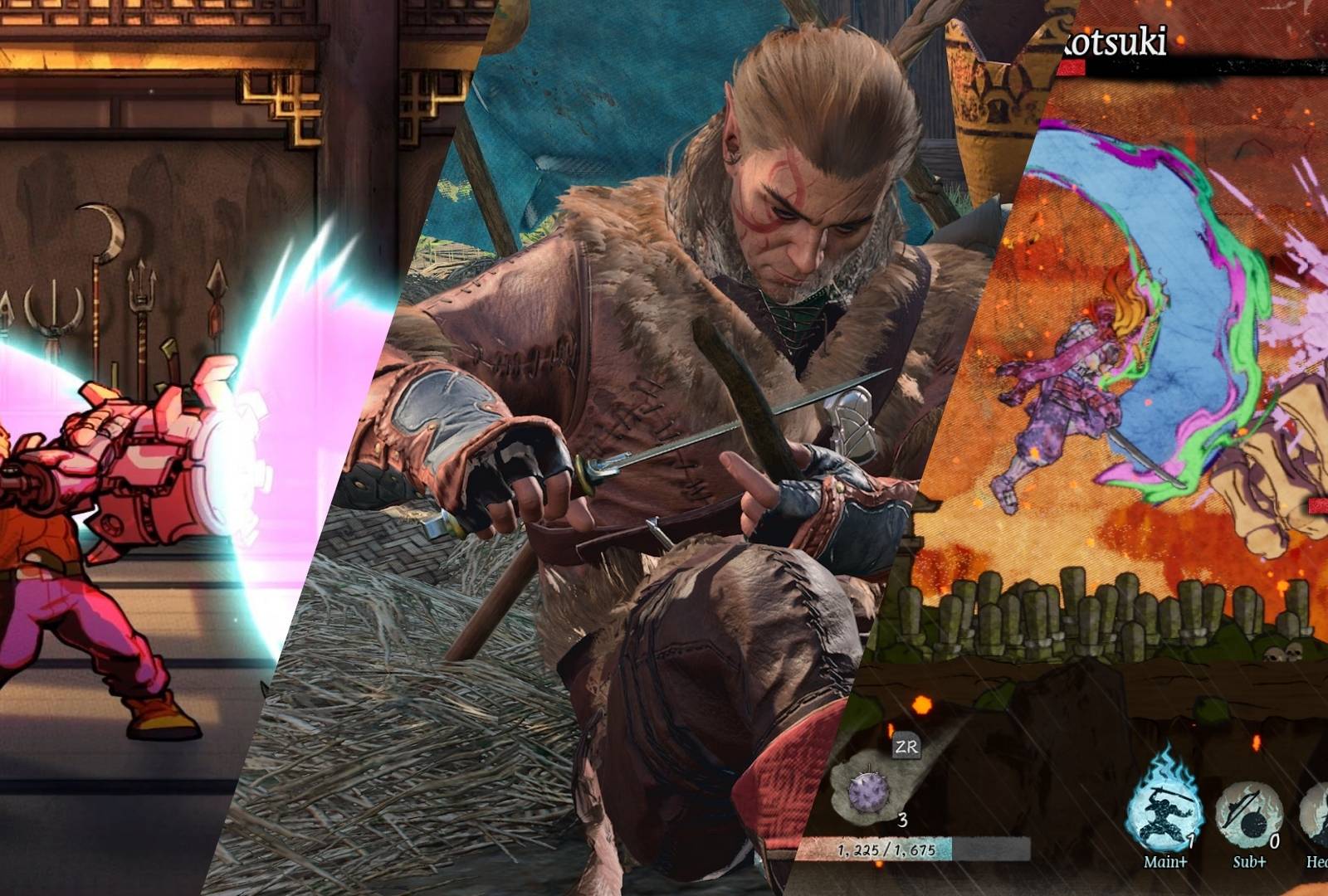The width and height of the screenshot is (1328, 896).
Task: Click the health value 1,225 / 1,675
Action: [886, 850]
